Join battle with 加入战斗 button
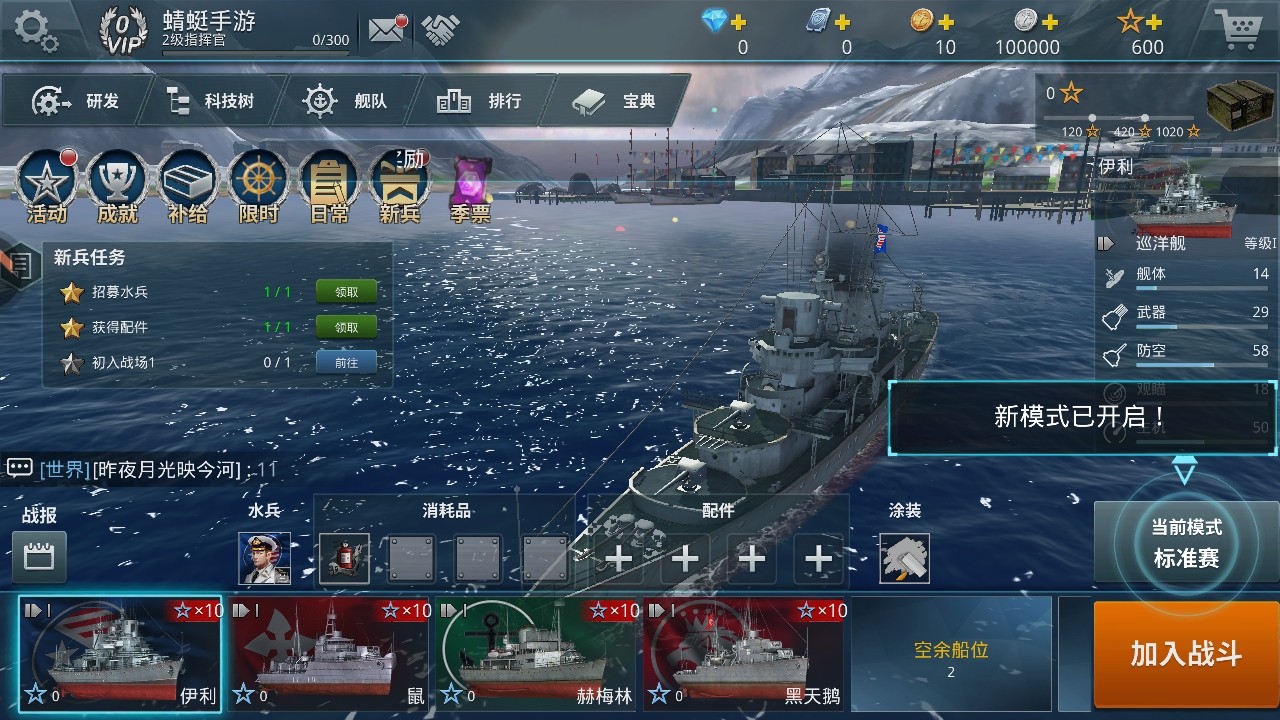 point(1186,654)
